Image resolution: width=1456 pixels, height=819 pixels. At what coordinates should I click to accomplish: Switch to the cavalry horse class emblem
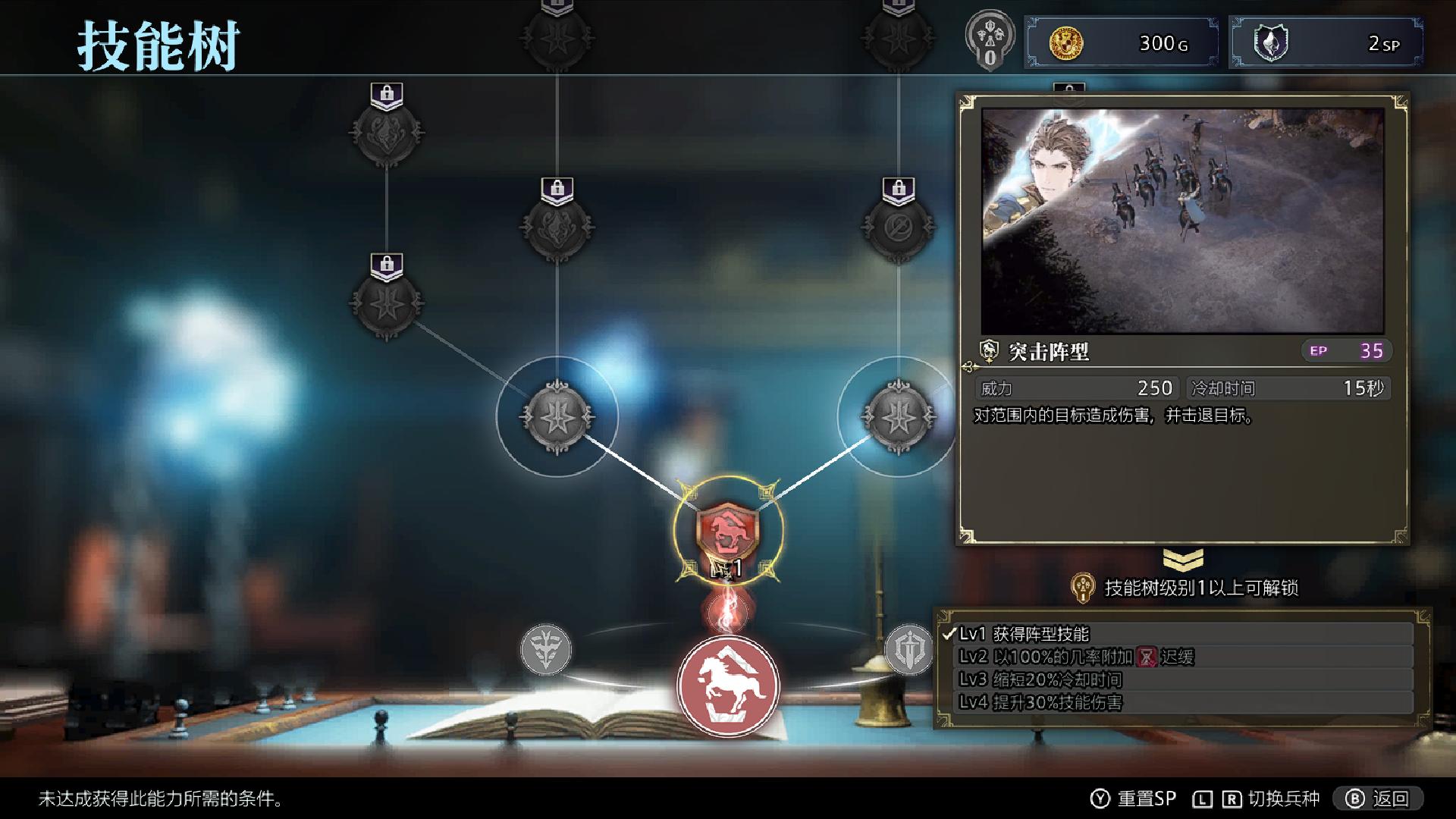[x=728, y=685]
